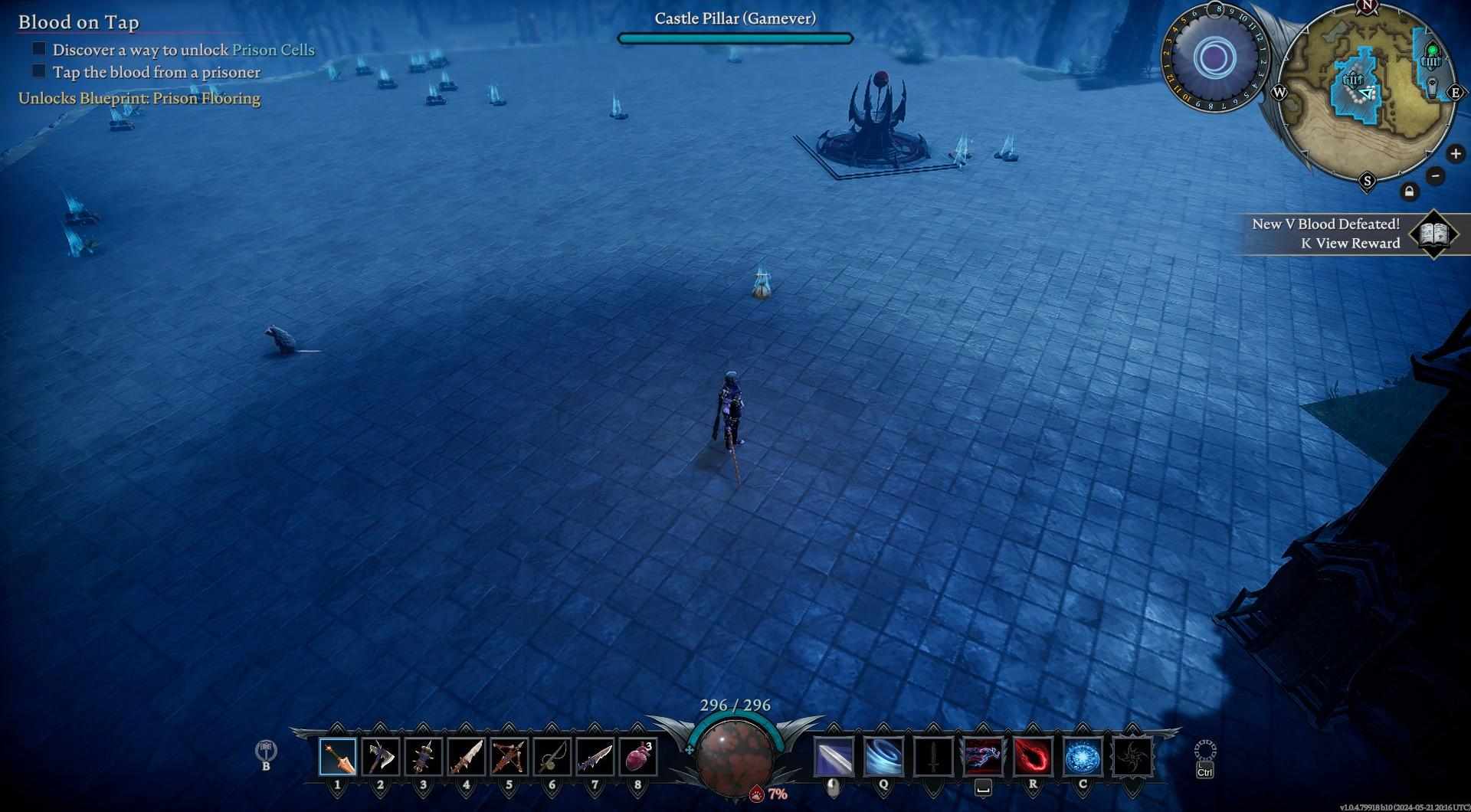Use the heart item in slot 8
This screenshot has height=812, width=1471.
coord(638,757)
